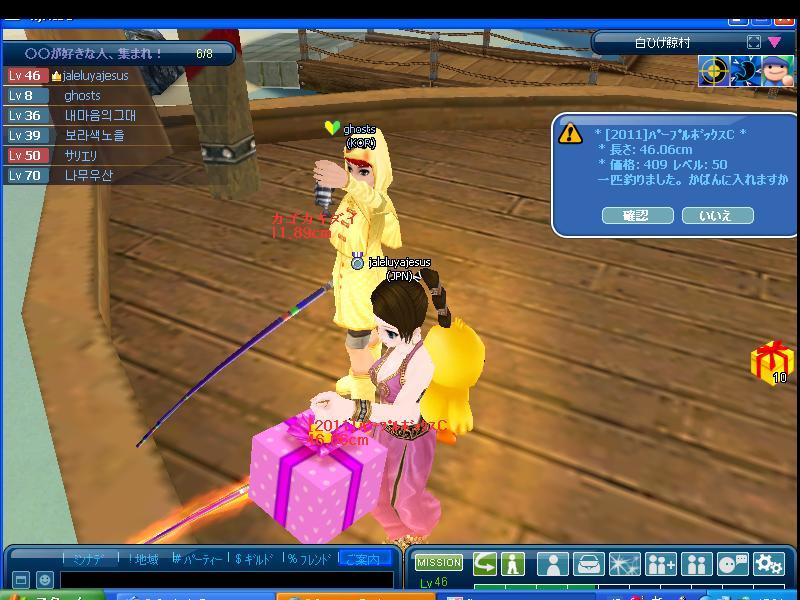Open the character silhouette profile icon
The height and width of the screenshot is (600, 800).
point(552,564)
